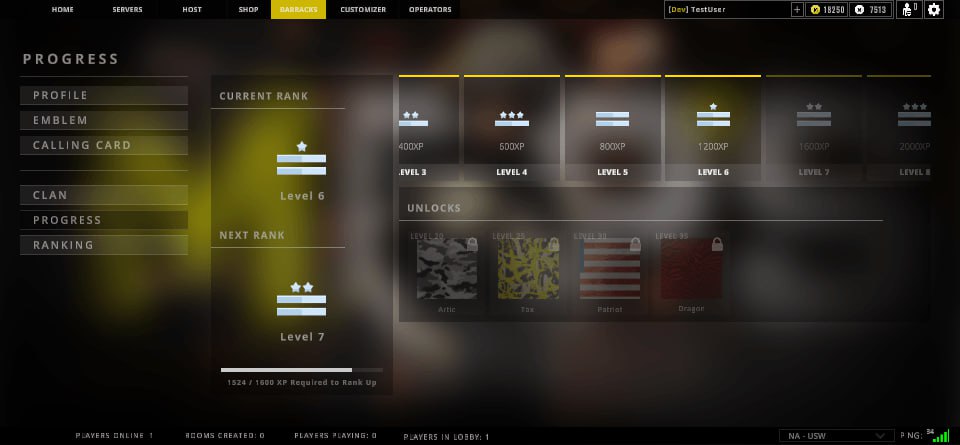Select the Level 4 rank tile

pyautogui.click(x=511, y=128)
